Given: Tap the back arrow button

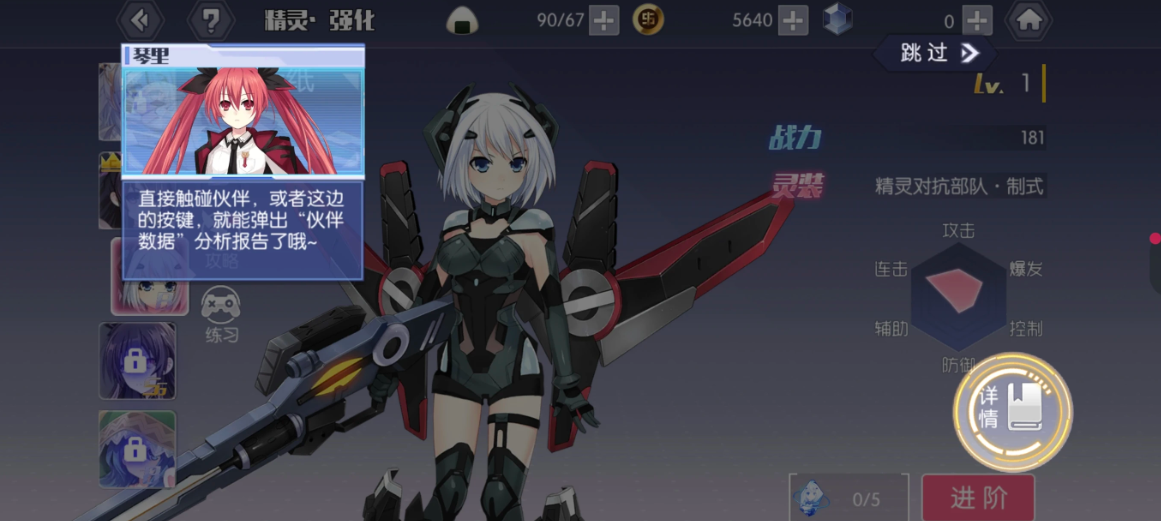Looking at the screenshot, I should click(x=140, y=19).
